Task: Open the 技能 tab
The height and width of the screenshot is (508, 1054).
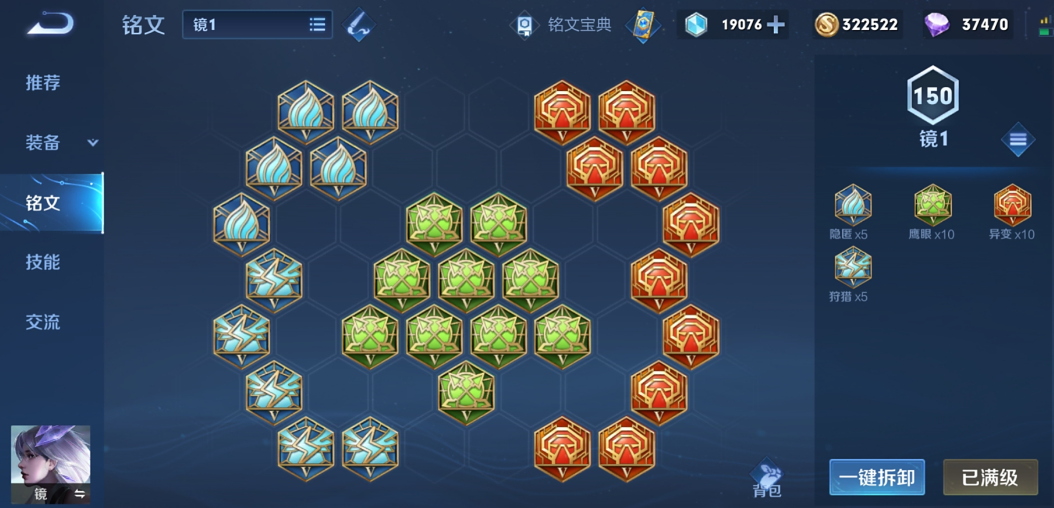Action: 43,262
